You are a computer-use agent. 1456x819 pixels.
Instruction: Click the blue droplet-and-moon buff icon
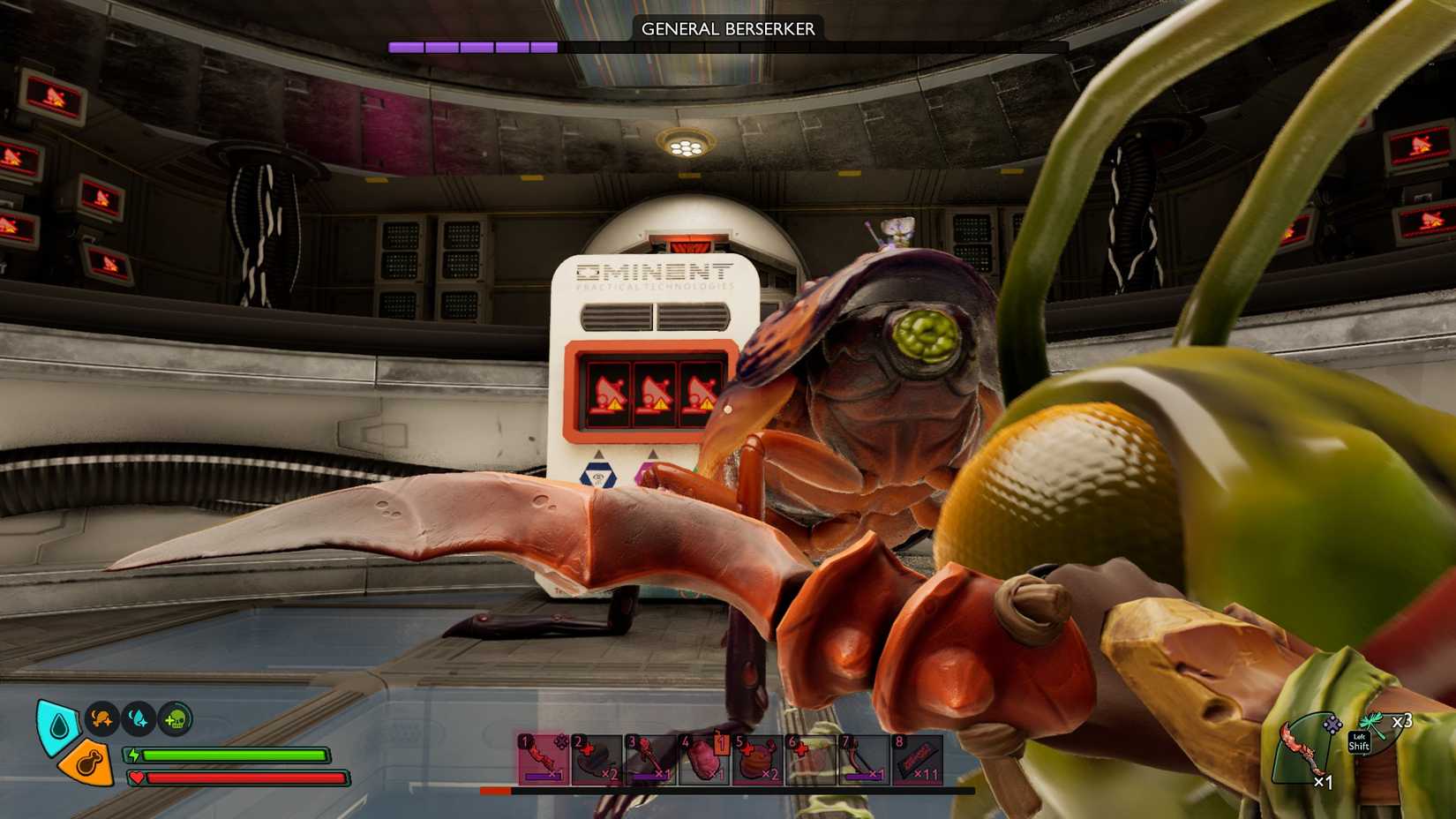139,719
